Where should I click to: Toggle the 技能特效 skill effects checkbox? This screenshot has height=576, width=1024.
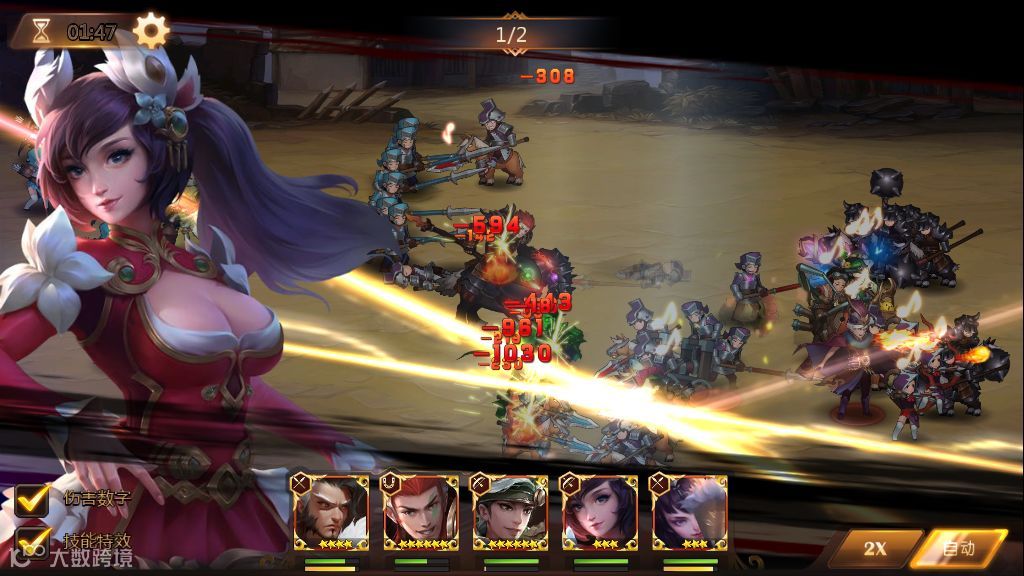click(x=32, y=540)
